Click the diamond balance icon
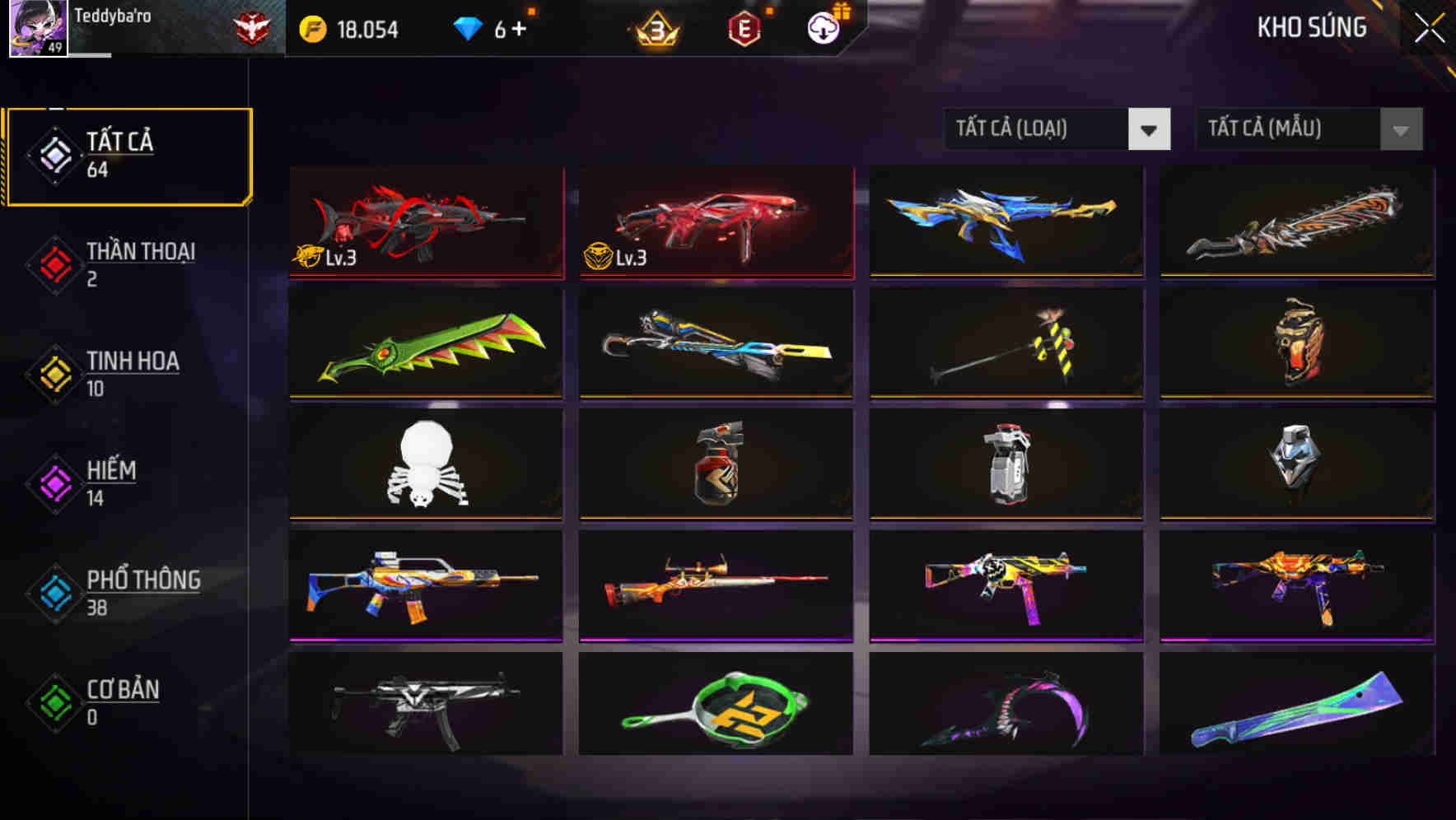The width and height of the screenshot is (1456, 820). 469,26
